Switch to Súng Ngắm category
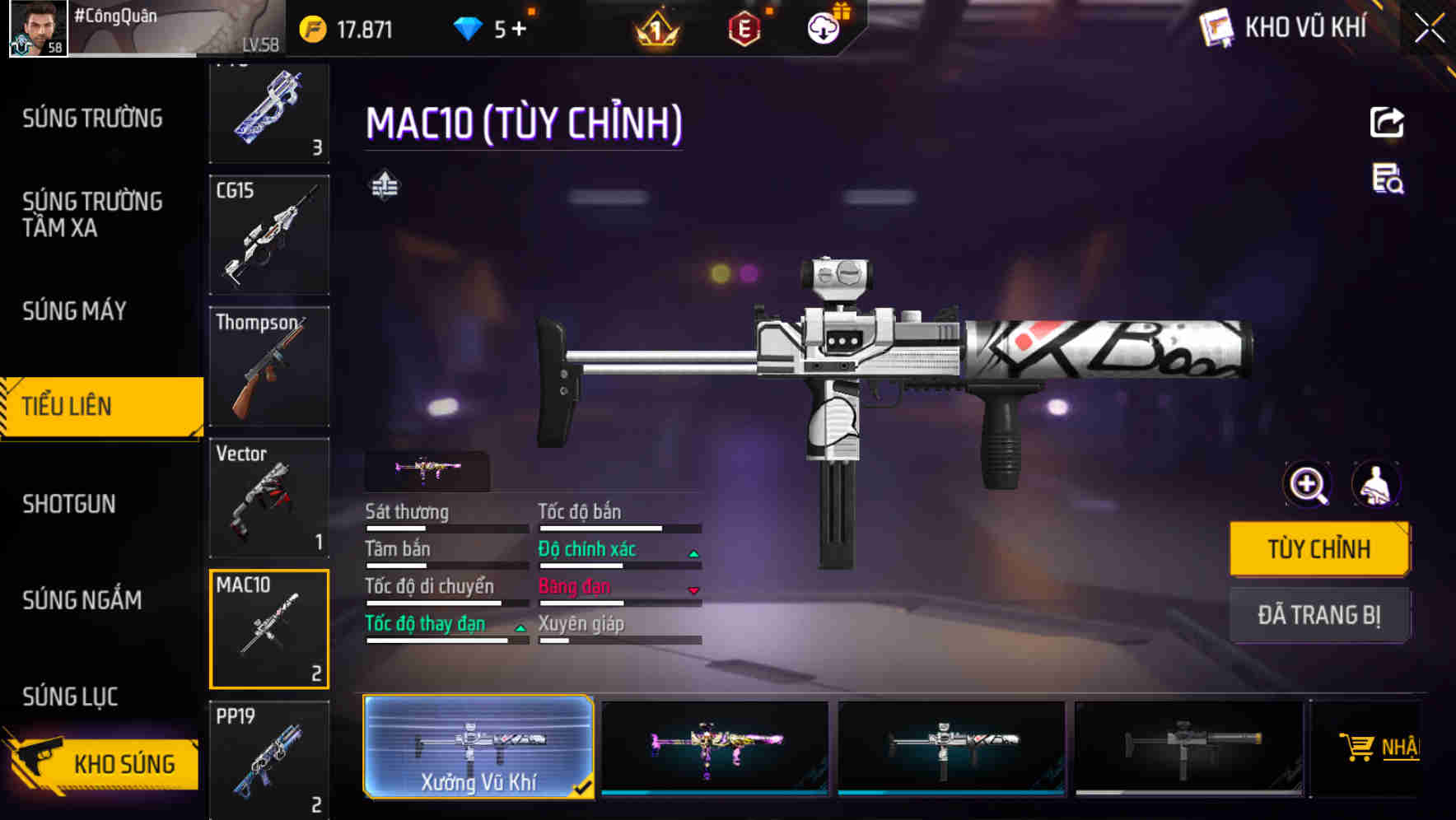1456x820 pixels. [82, 600]
